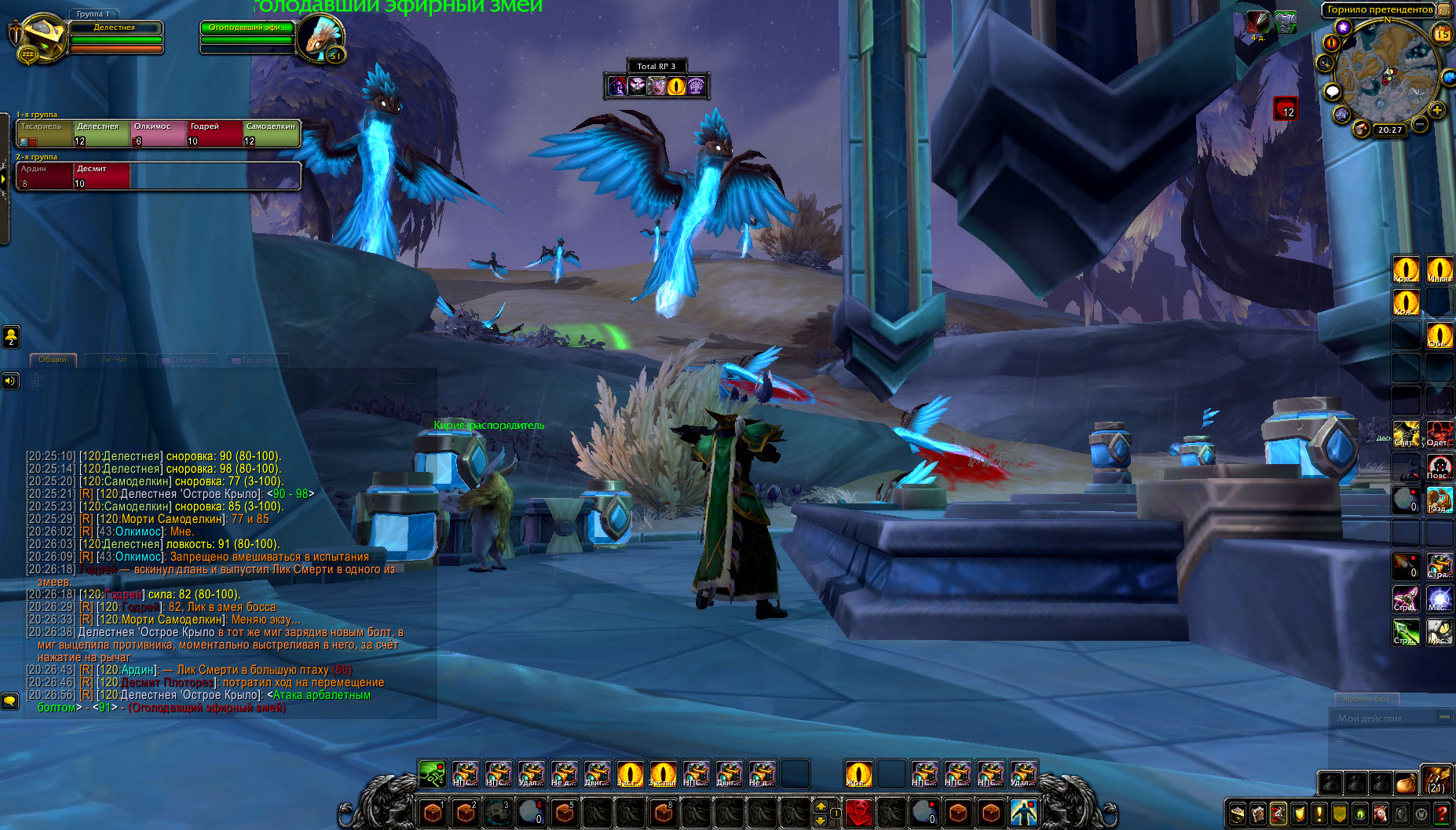1456x830 pixels.
Task: Switch to the Журнал боя tab
Action: pyautogui.click(x=1366, y=698)
